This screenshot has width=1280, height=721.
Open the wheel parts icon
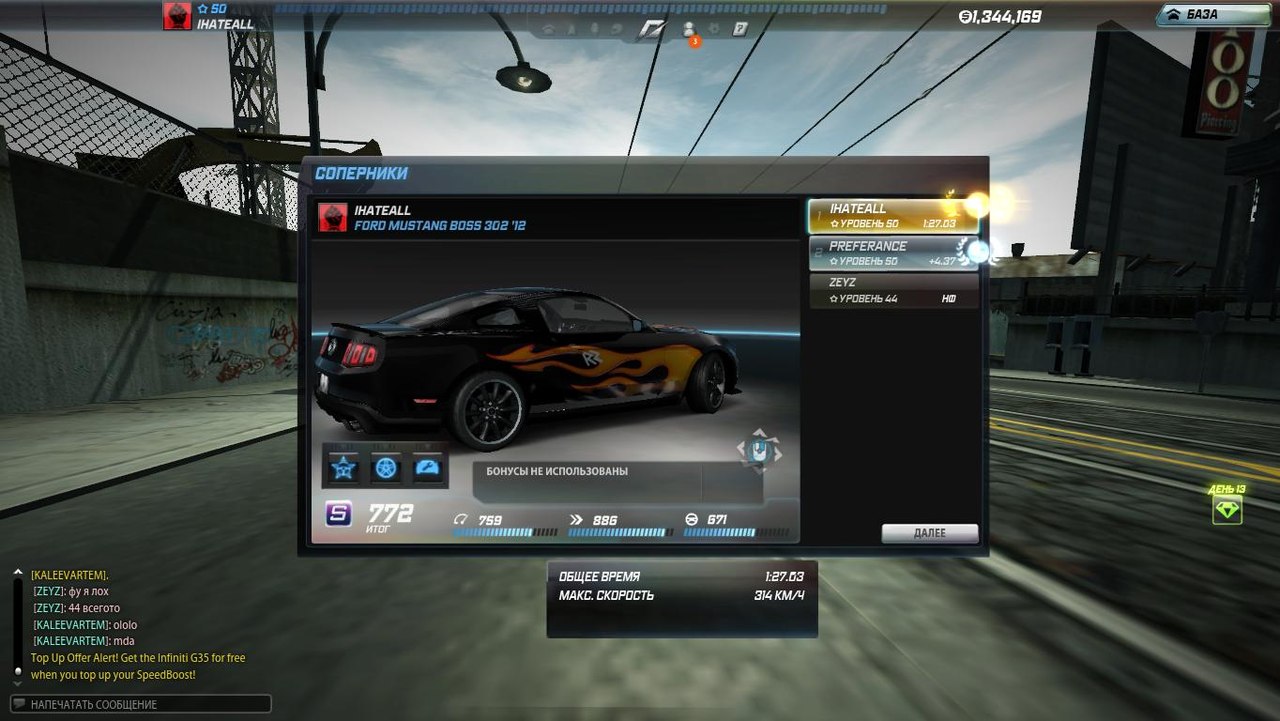click(x=386, y=467)
